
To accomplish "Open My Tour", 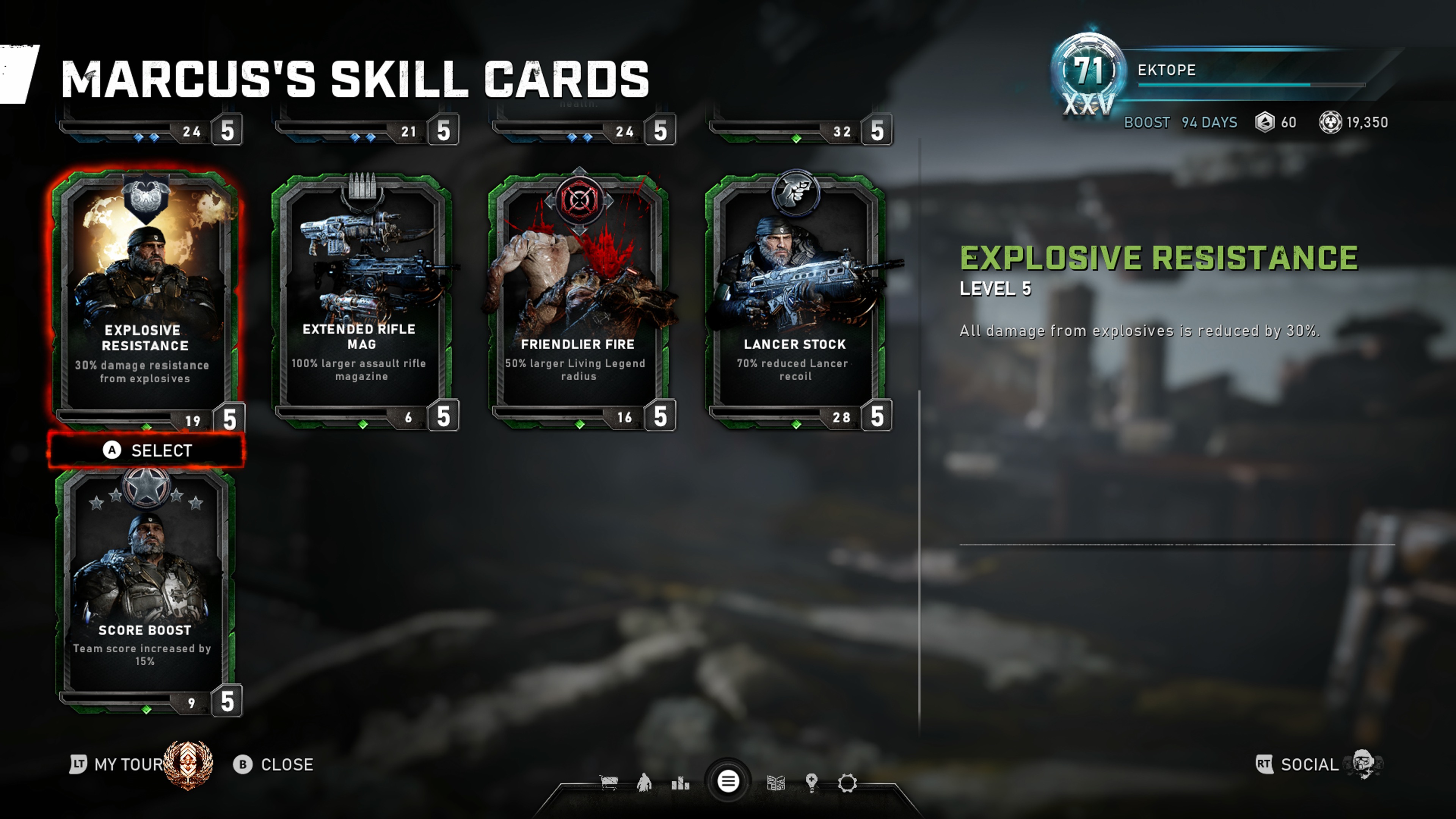I will click(129, 765).
